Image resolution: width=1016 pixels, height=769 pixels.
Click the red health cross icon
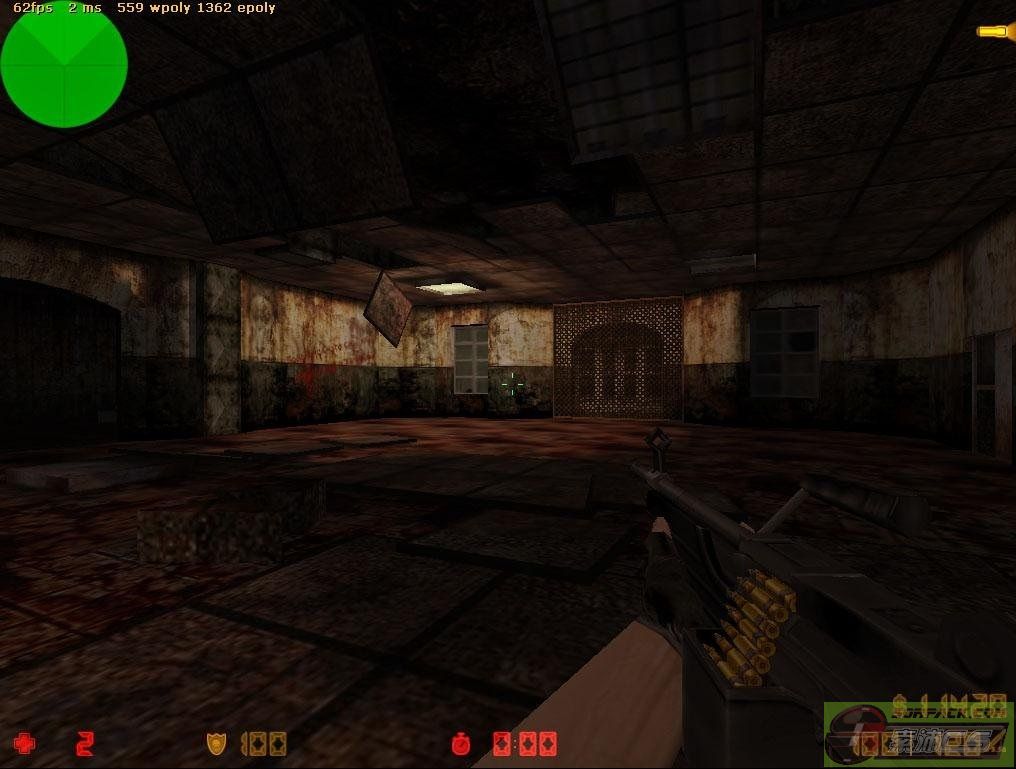click(x=23, y=744)
